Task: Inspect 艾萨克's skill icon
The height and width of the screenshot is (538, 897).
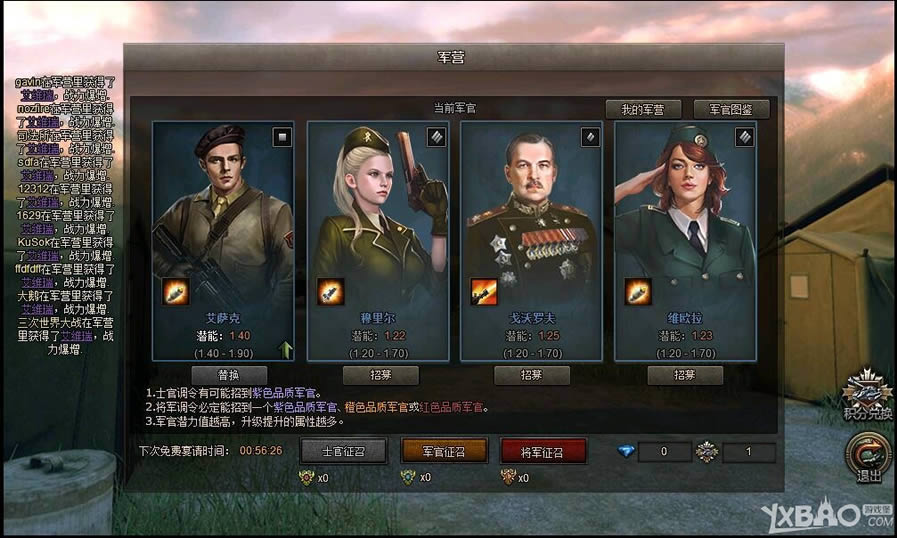Action: (x=176, y=291)
